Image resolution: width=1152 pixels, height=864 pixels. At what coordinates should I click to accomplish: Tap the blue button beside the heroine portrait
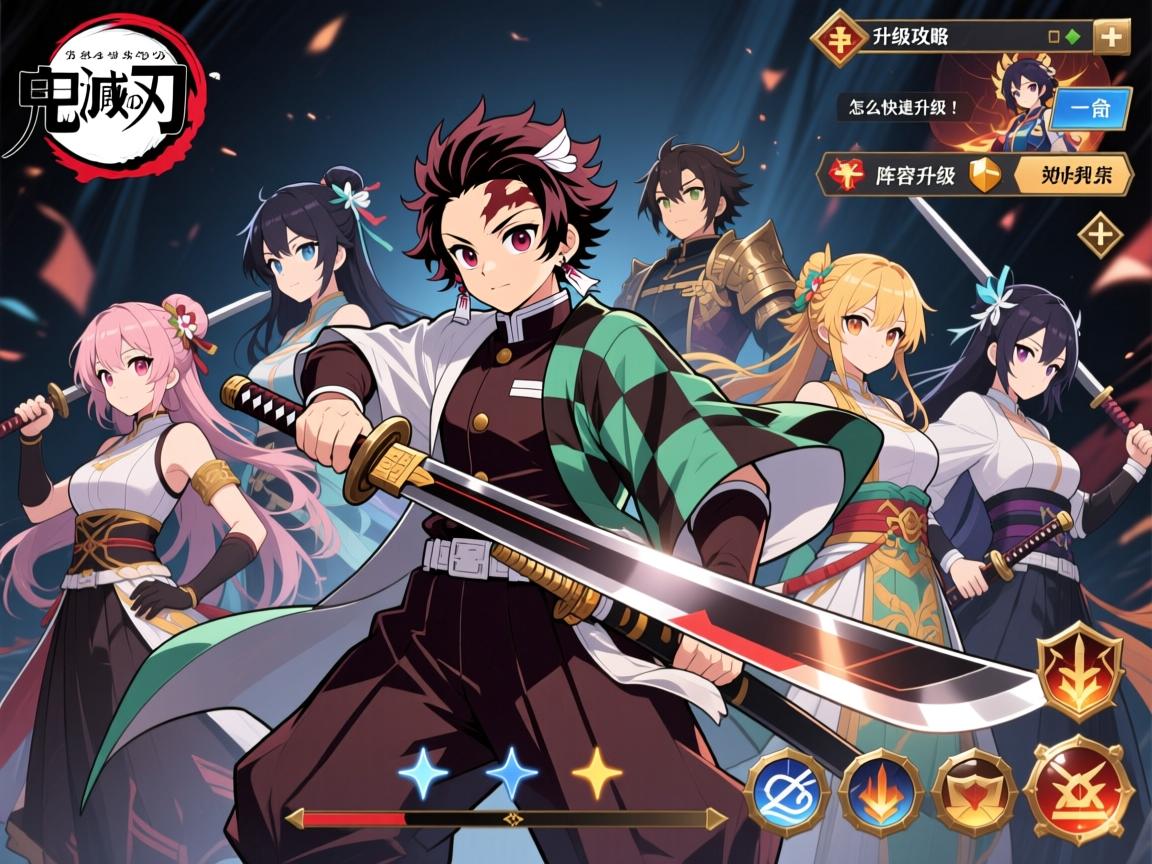pyautogui.click(x=1093, y=110)
